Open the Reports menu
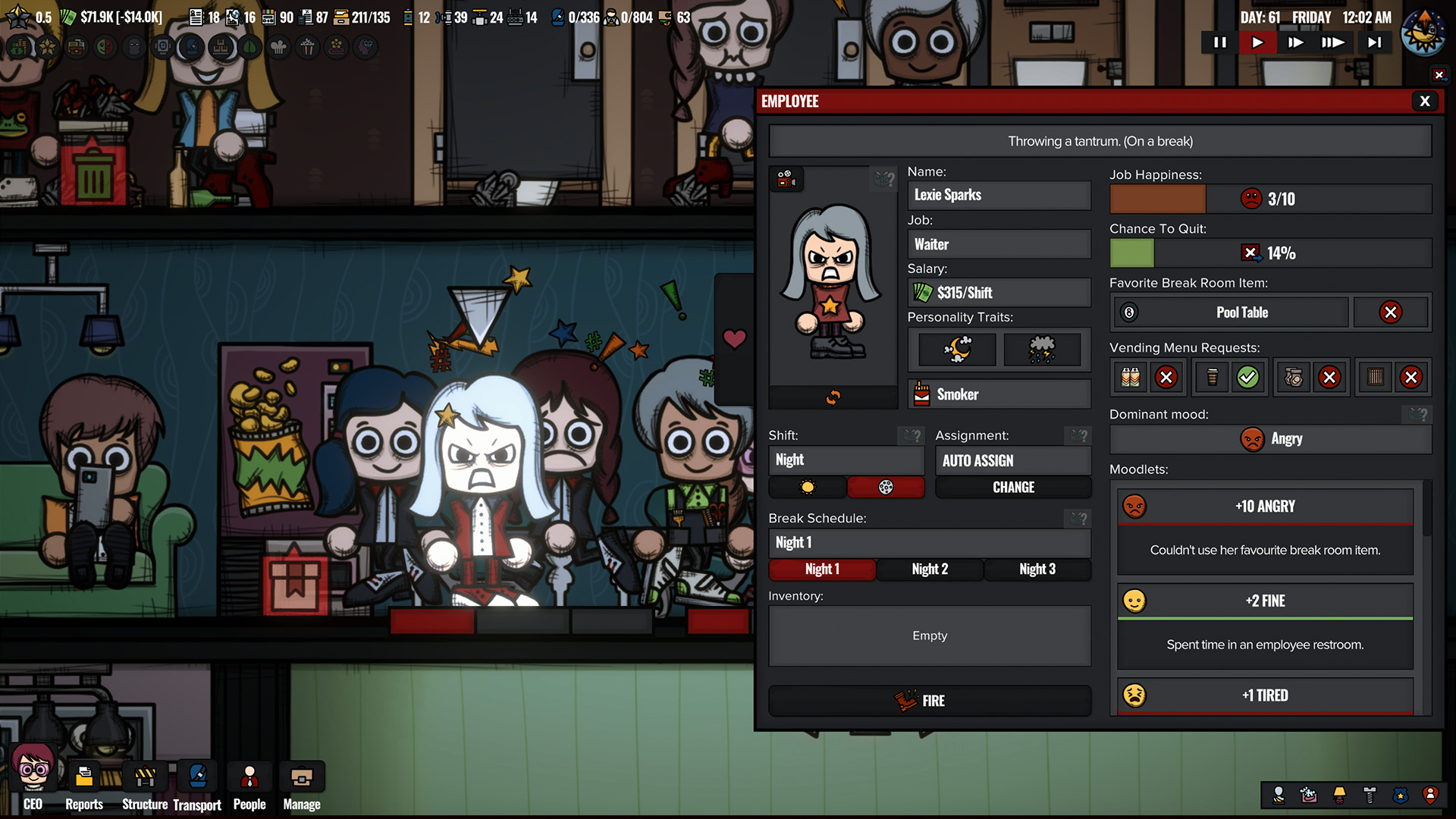This screenshot has height=819, width=1456. click(x=84, y=786)
